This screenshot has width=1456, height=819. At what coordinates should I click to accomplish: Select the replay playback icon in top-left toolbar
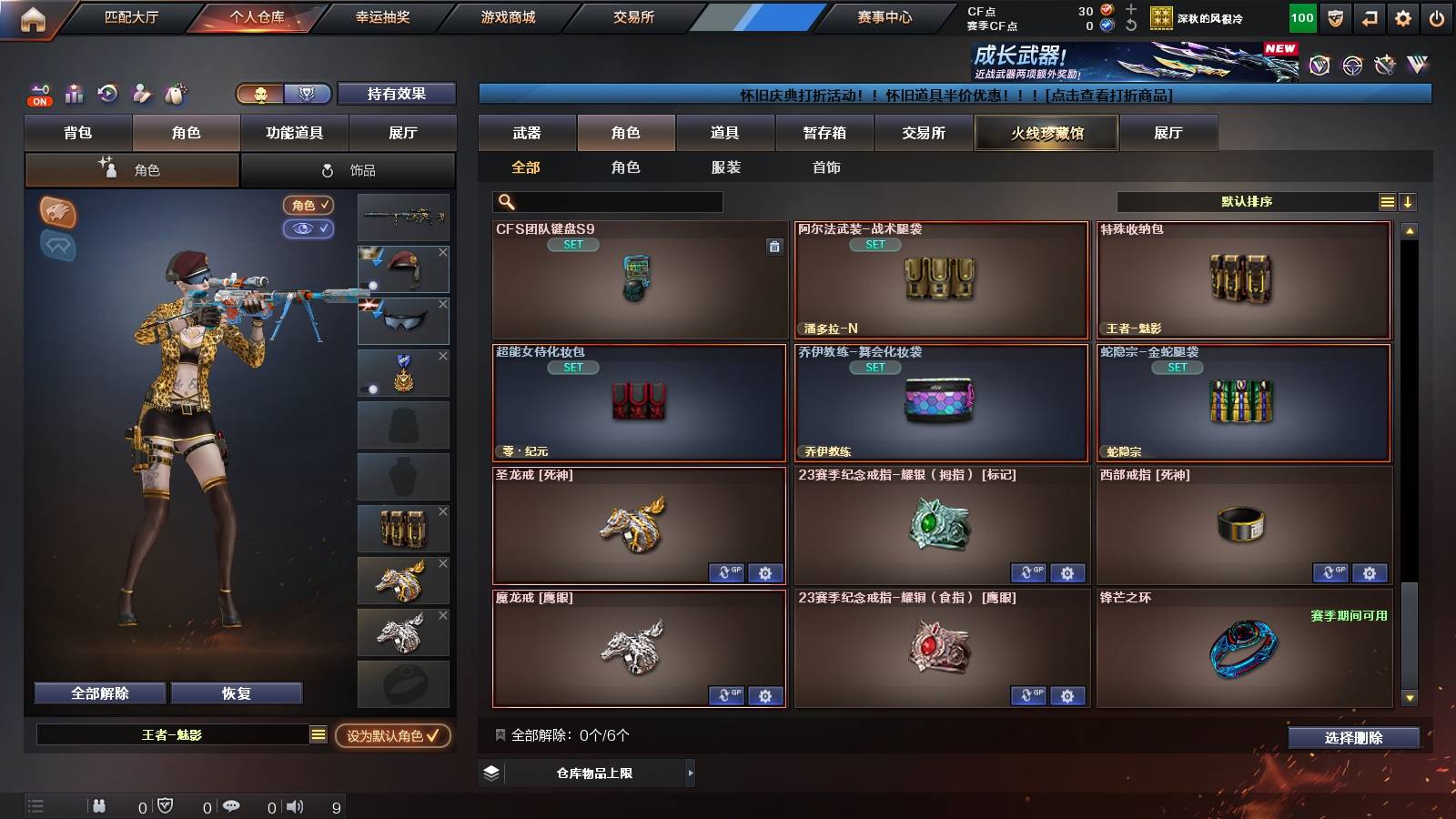107,94
